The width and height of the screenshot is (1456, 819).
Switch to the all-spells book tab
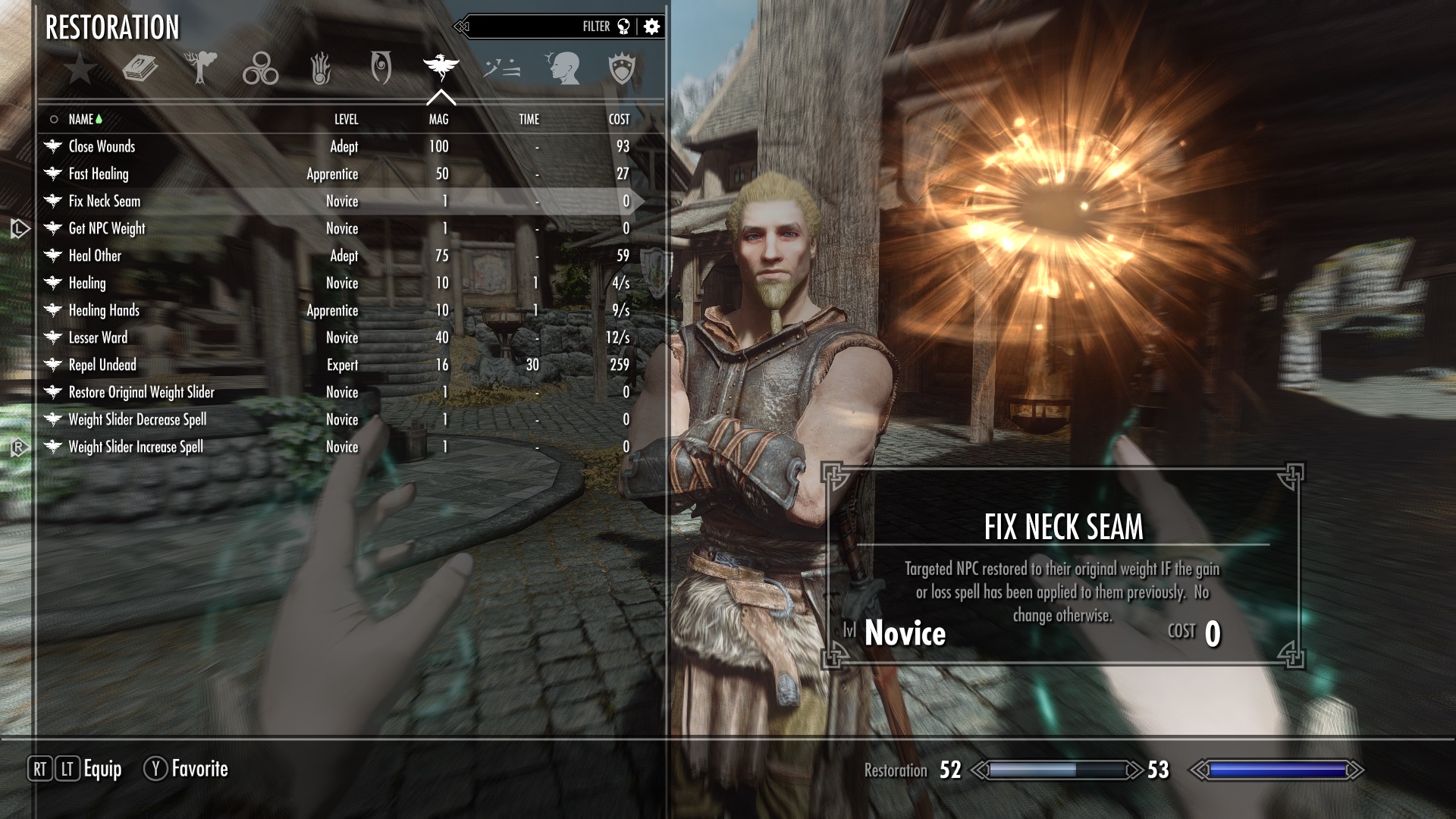(140, 70)
